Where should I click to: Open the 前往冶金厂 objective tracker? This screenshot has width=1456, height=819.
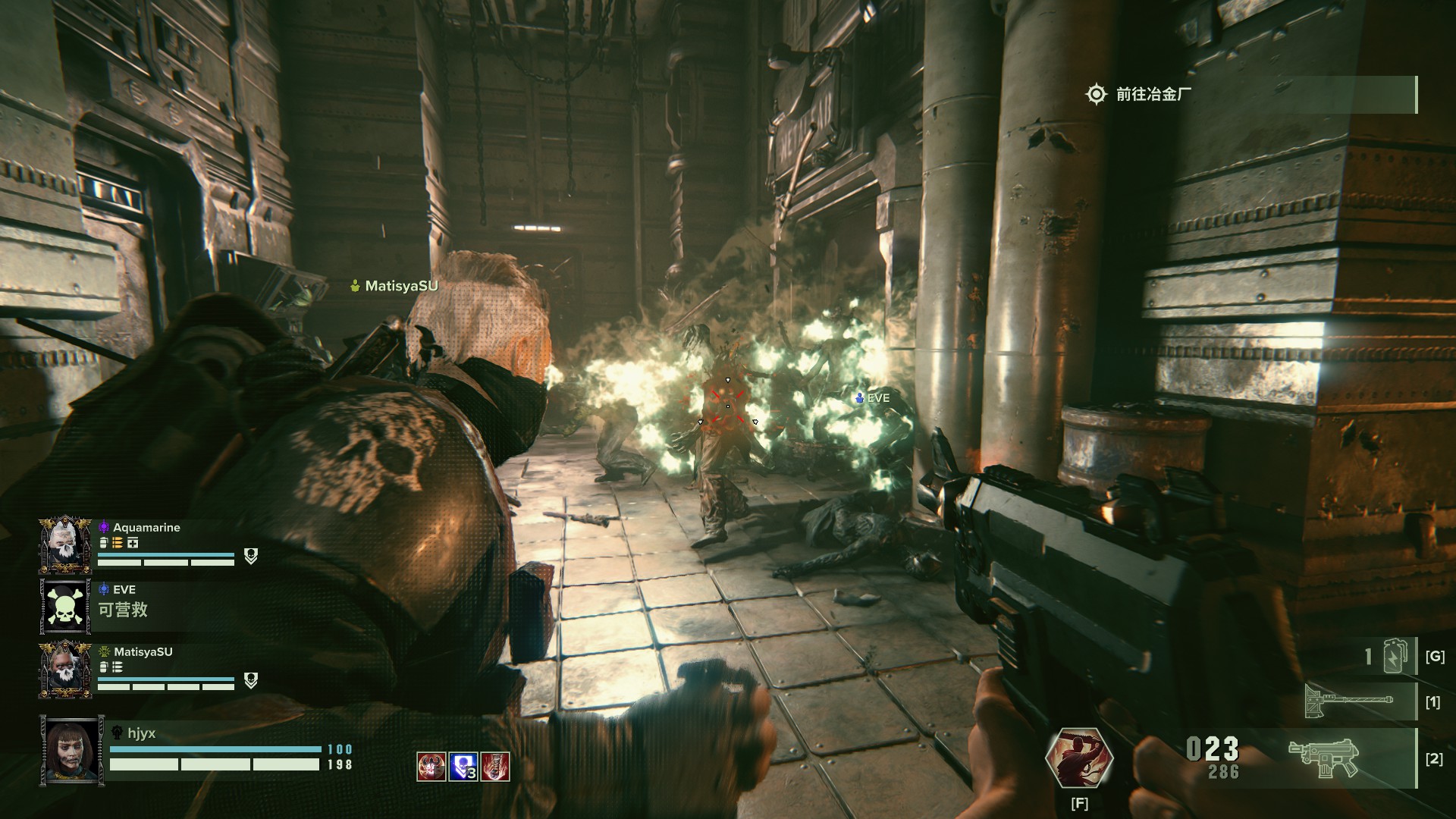pos(1153,94)
